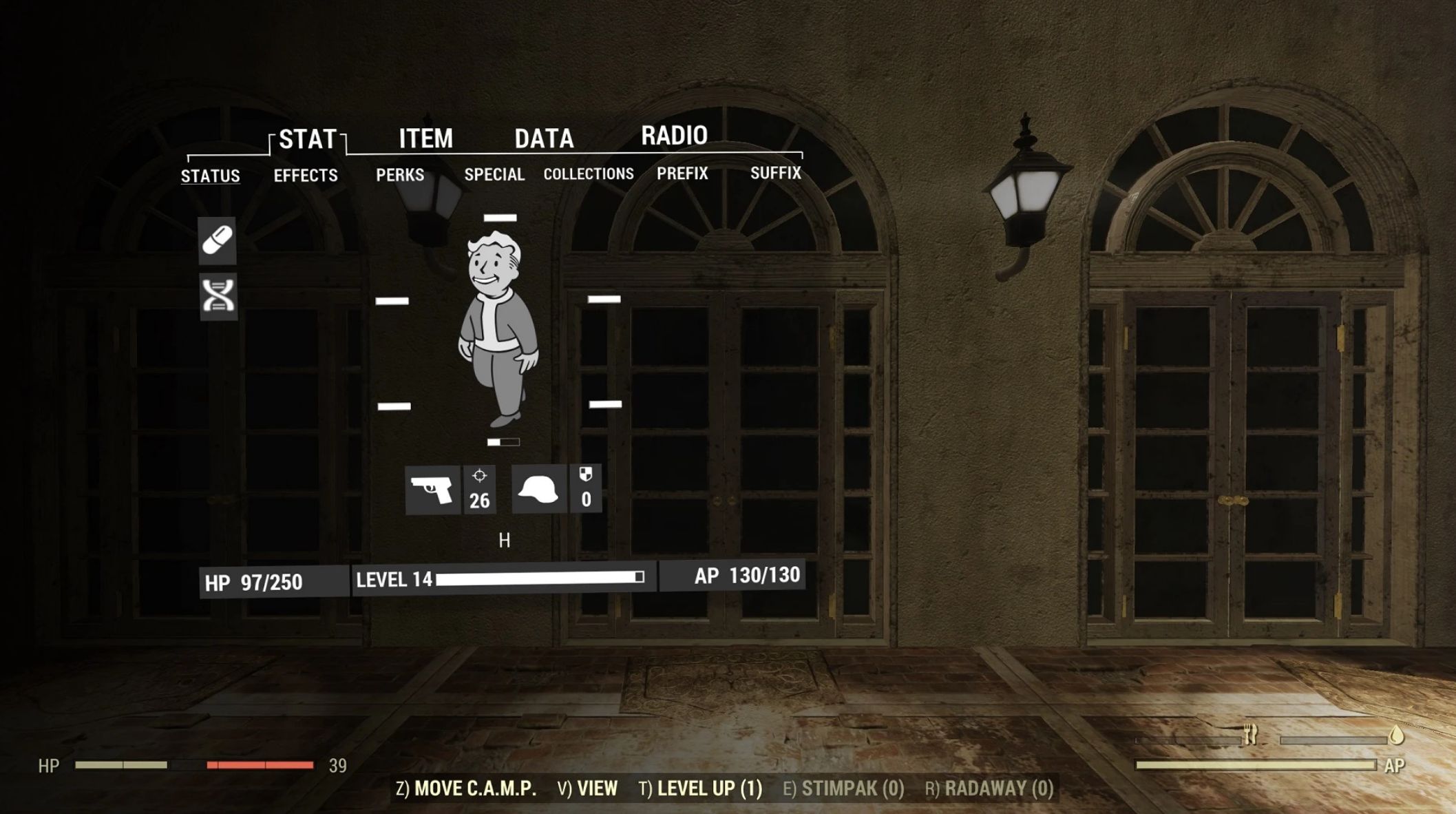The image size is (1456, 814).
Task: Switch to the STAT tab
Action: [x=307, y=140]
